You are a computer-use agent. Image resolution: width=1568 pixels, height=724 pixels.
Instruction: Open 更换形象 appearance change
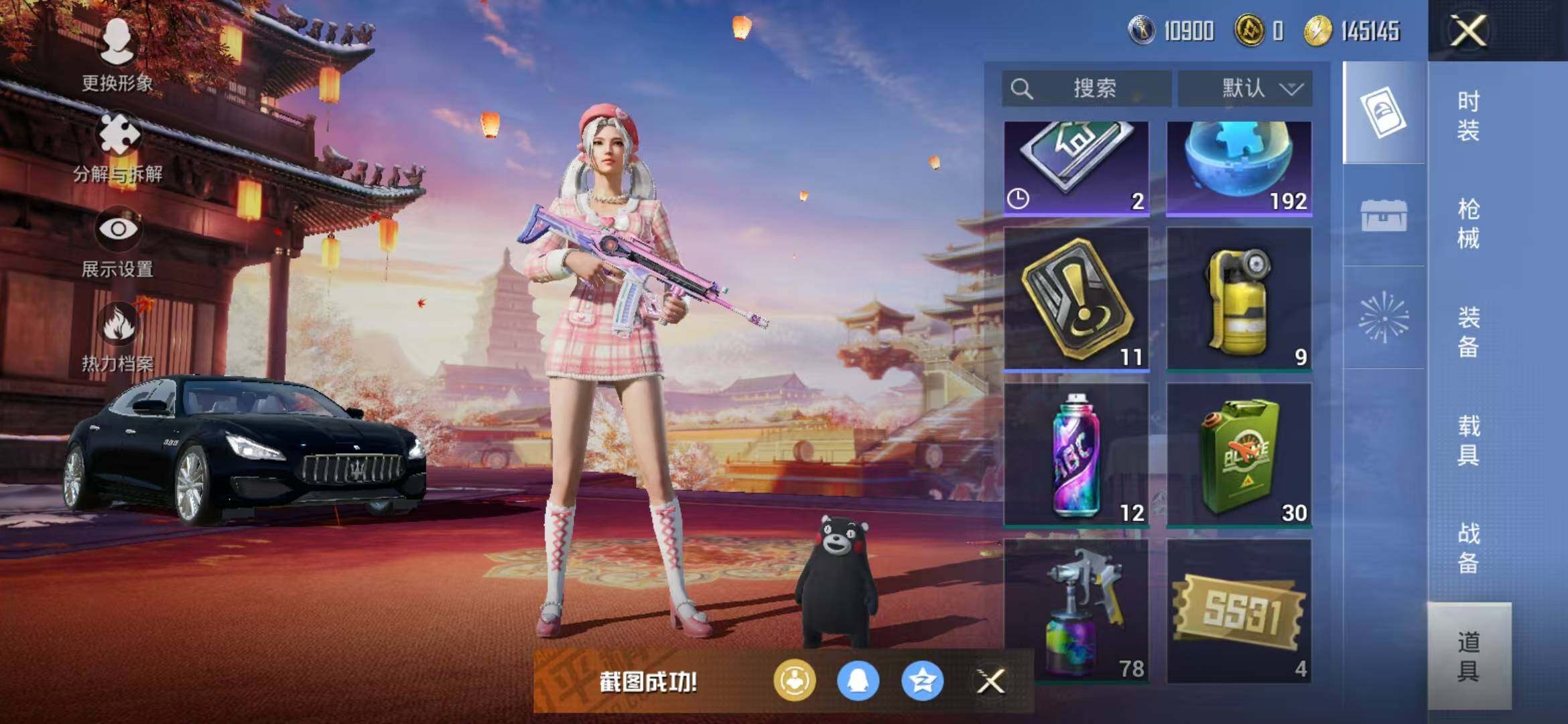tap(117, 55)
